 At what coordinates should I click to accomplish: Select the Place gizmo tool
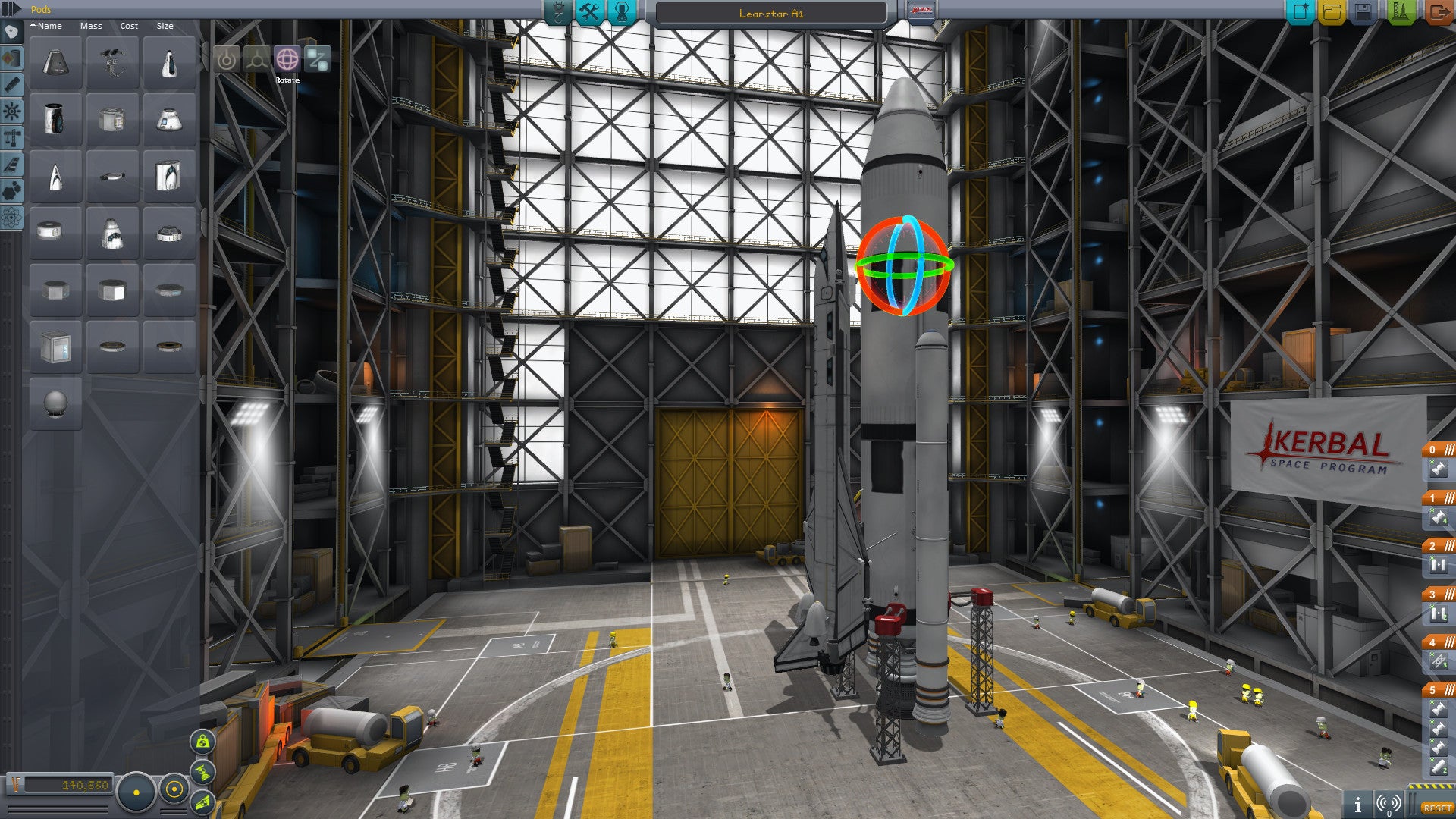point(227,59)
